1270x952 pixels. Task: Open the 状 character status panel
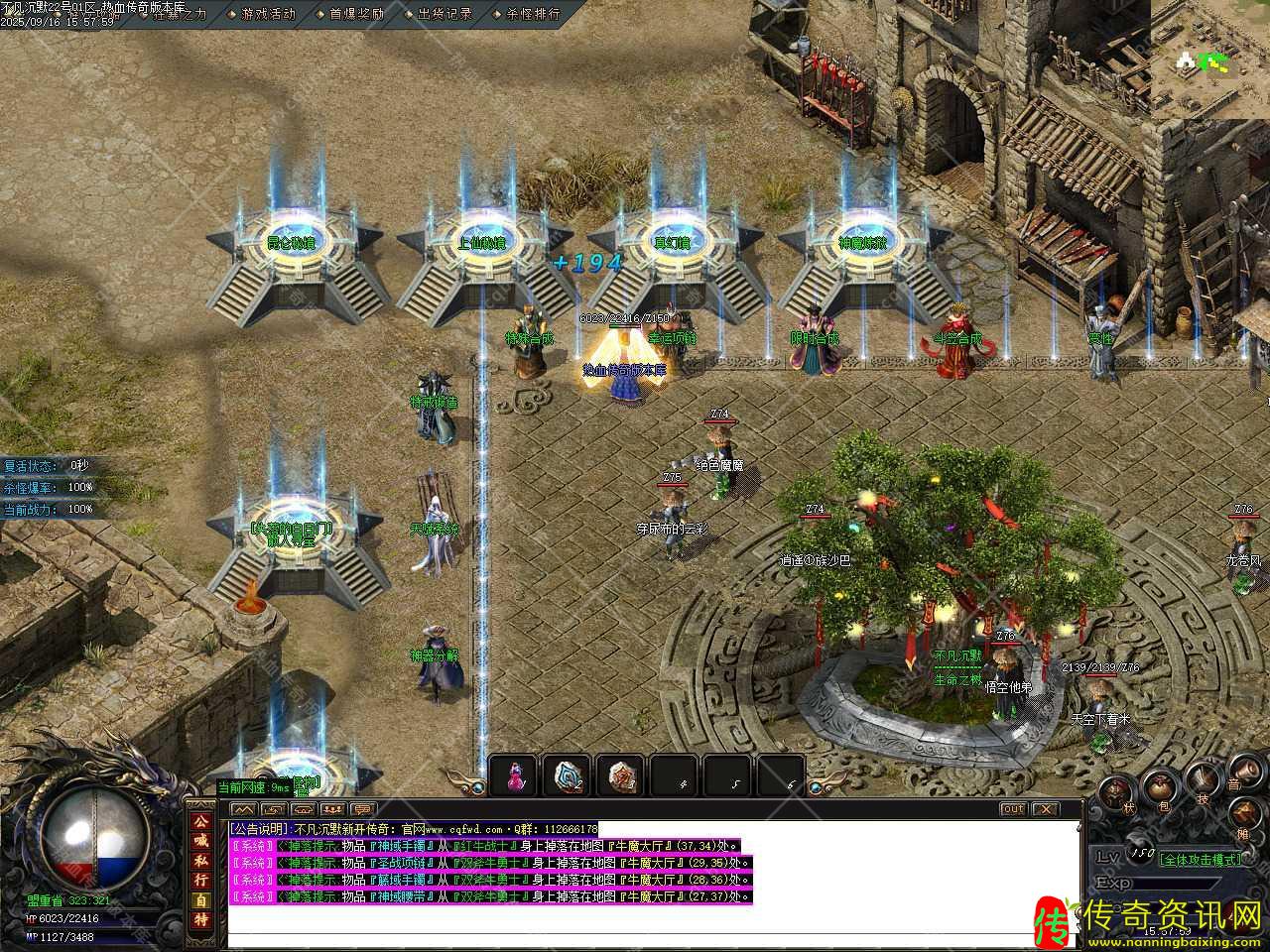tap(1114, 793)
